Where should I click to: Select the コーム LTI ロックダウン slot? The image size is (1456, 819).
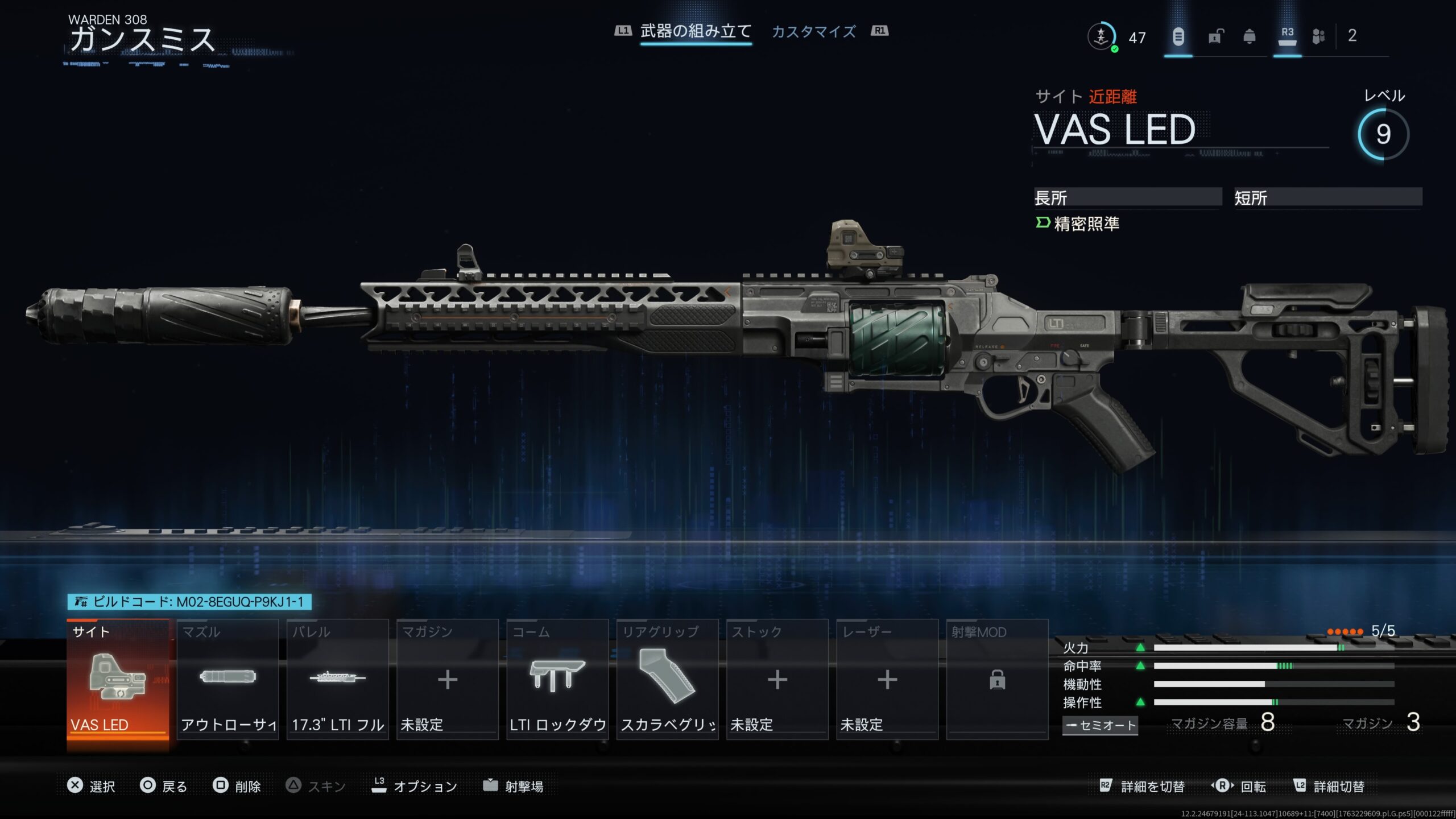point(557,680)
